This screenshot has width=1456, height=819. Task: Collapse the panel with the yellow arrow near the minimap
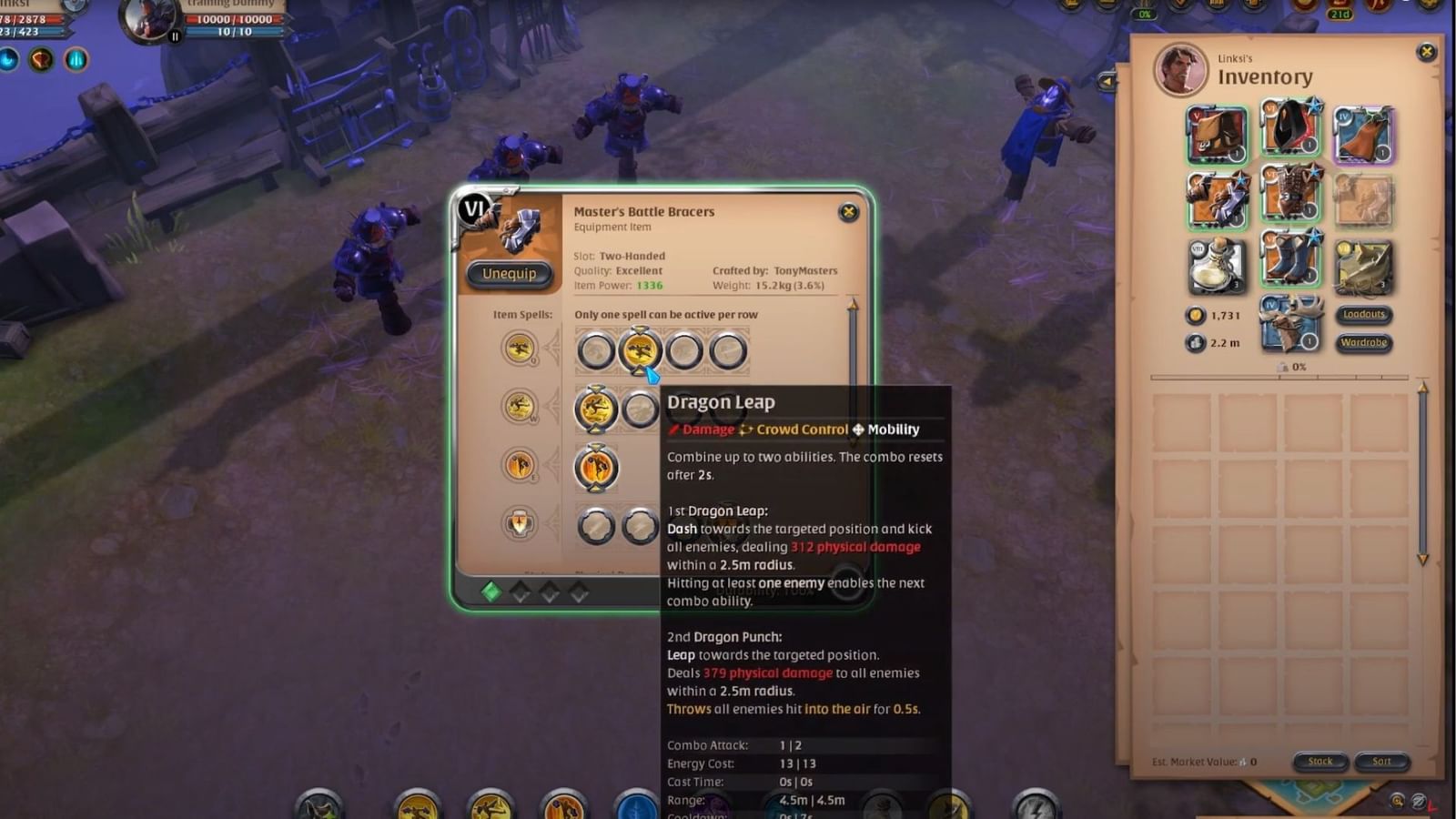click(x=1106, y=80)
